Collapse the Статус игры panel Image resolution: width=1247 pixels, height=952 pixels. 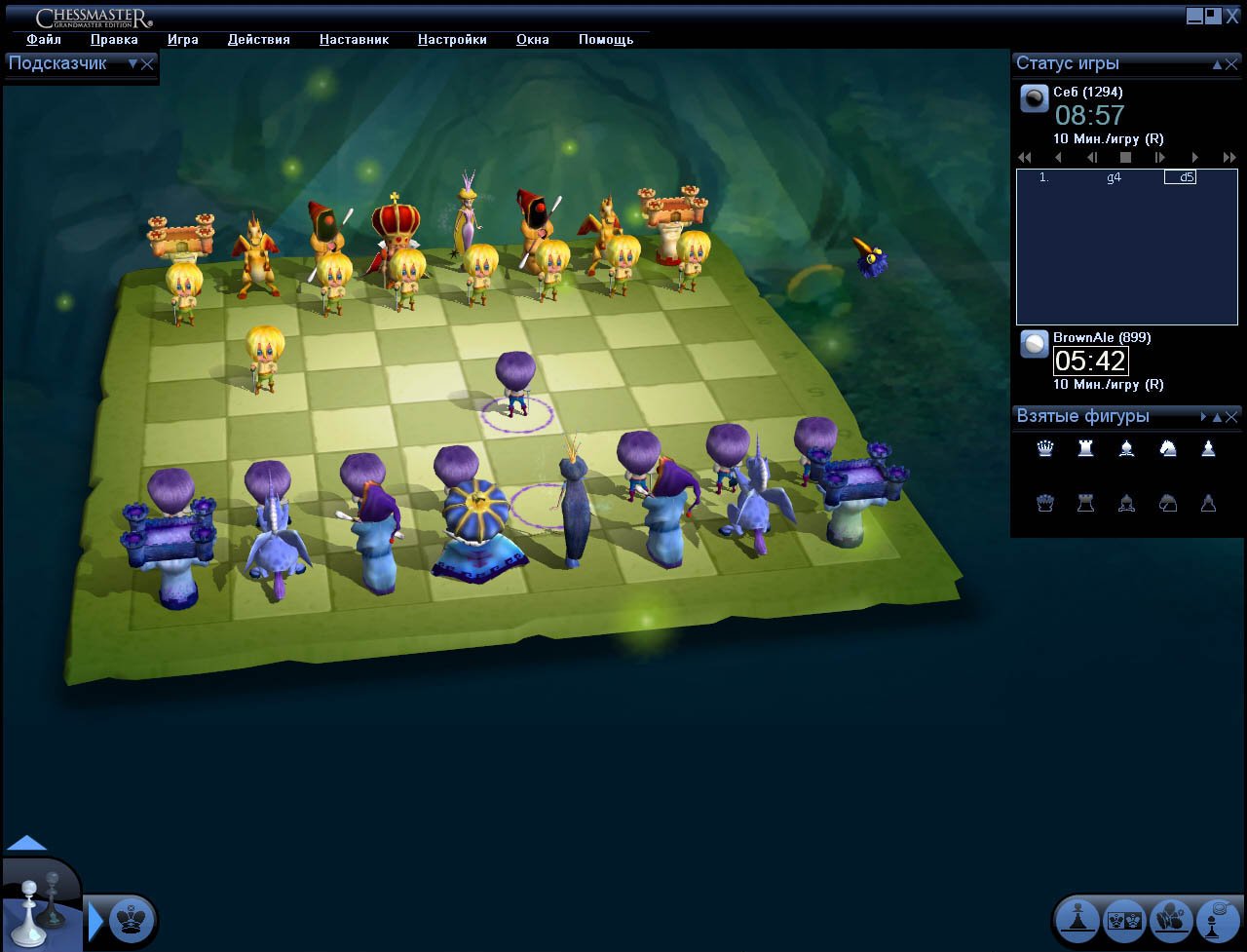click(x=1219, y=63)
